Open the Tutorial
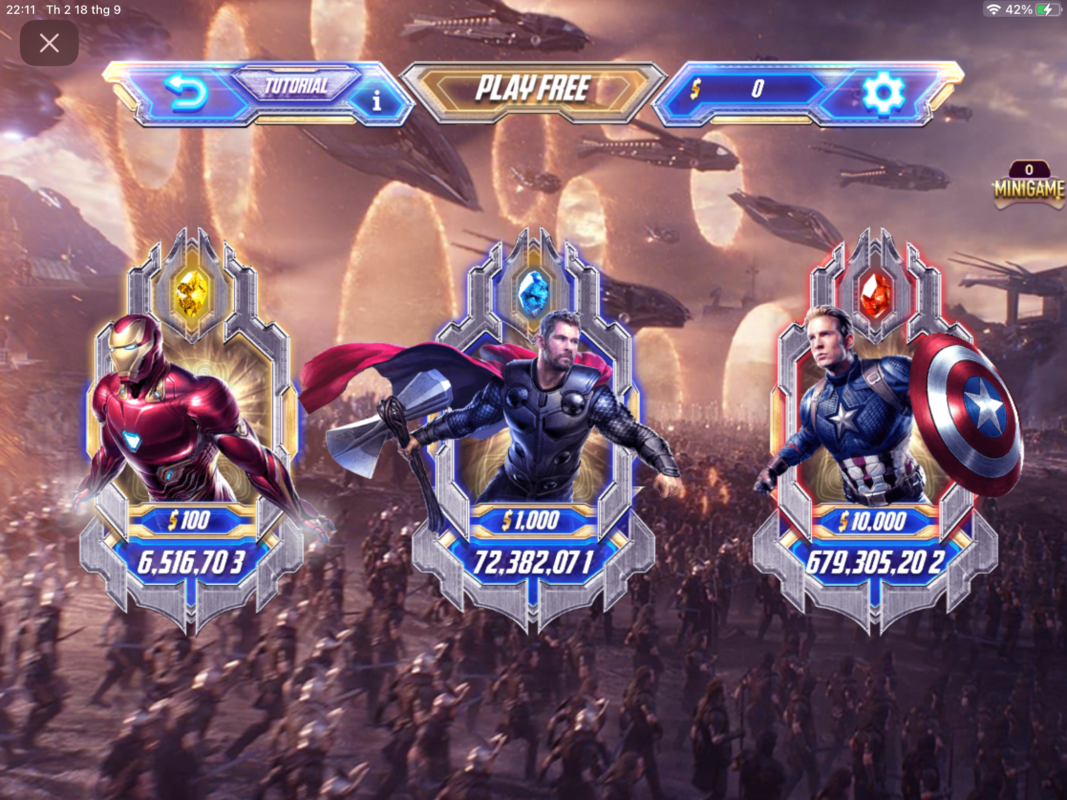 pyautogui.click(x=296, y=85)
